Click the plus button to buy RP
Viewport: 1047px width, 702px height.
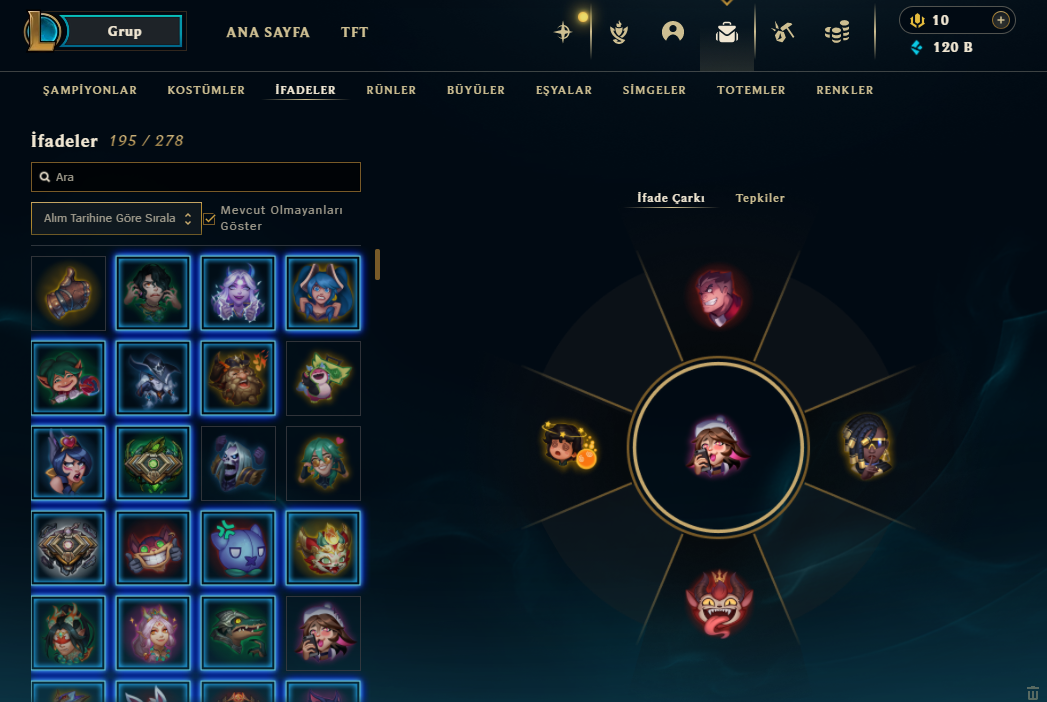pyautogui.click(x=1000, y=20)
